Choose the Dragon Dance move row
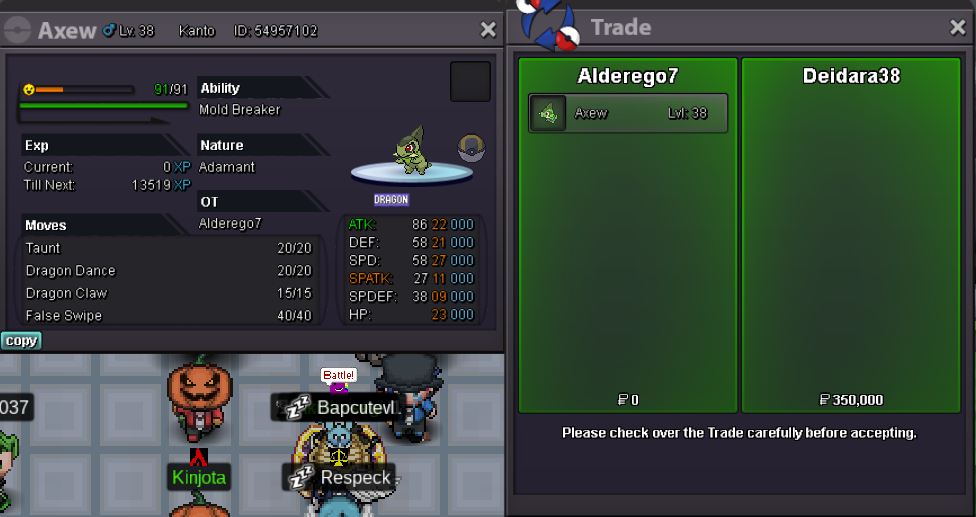Screen dimensions: 976x517 tap(168, 271)
